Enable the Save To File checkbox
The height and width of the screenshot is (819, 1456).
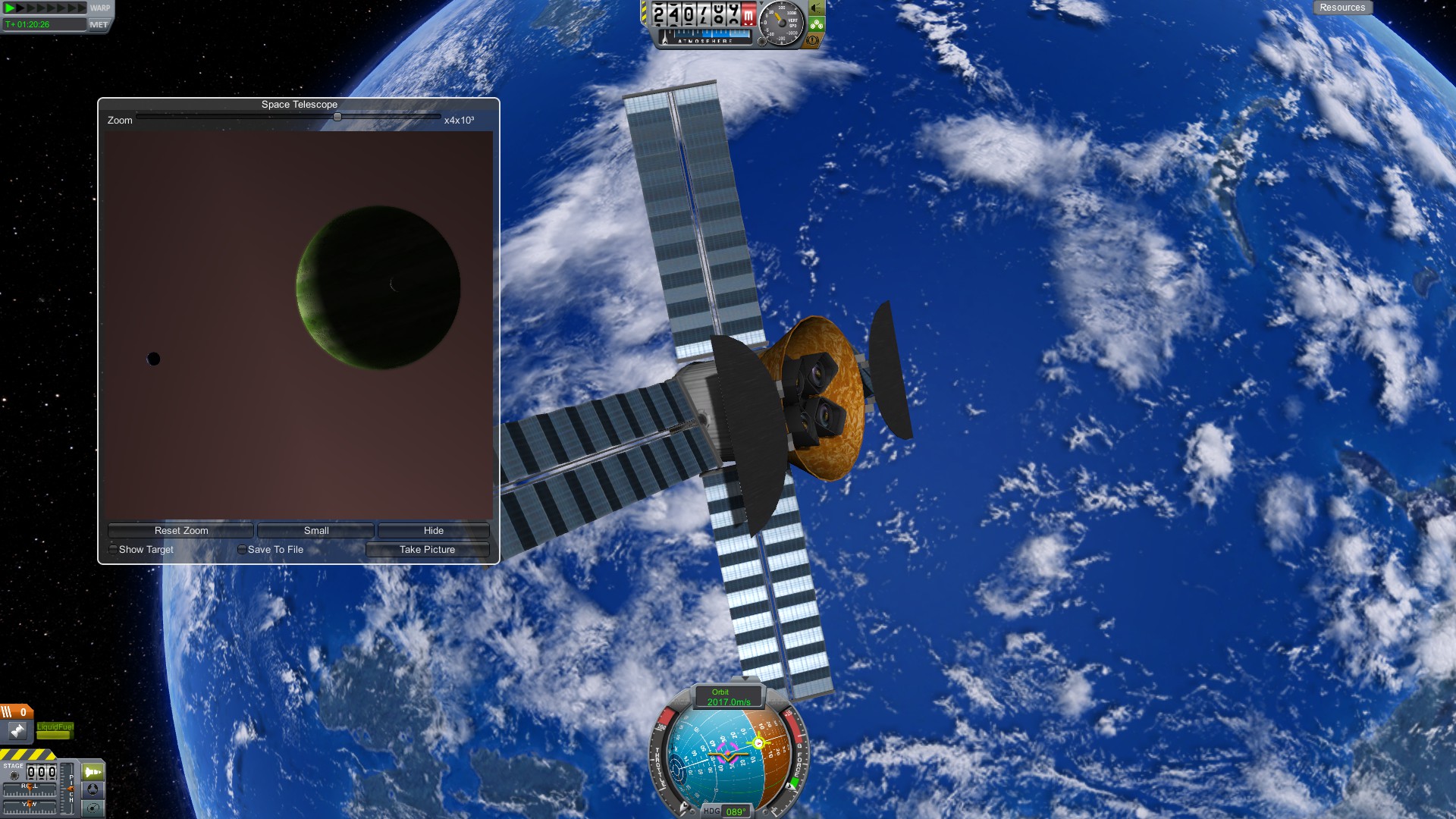tap(241, 549)
